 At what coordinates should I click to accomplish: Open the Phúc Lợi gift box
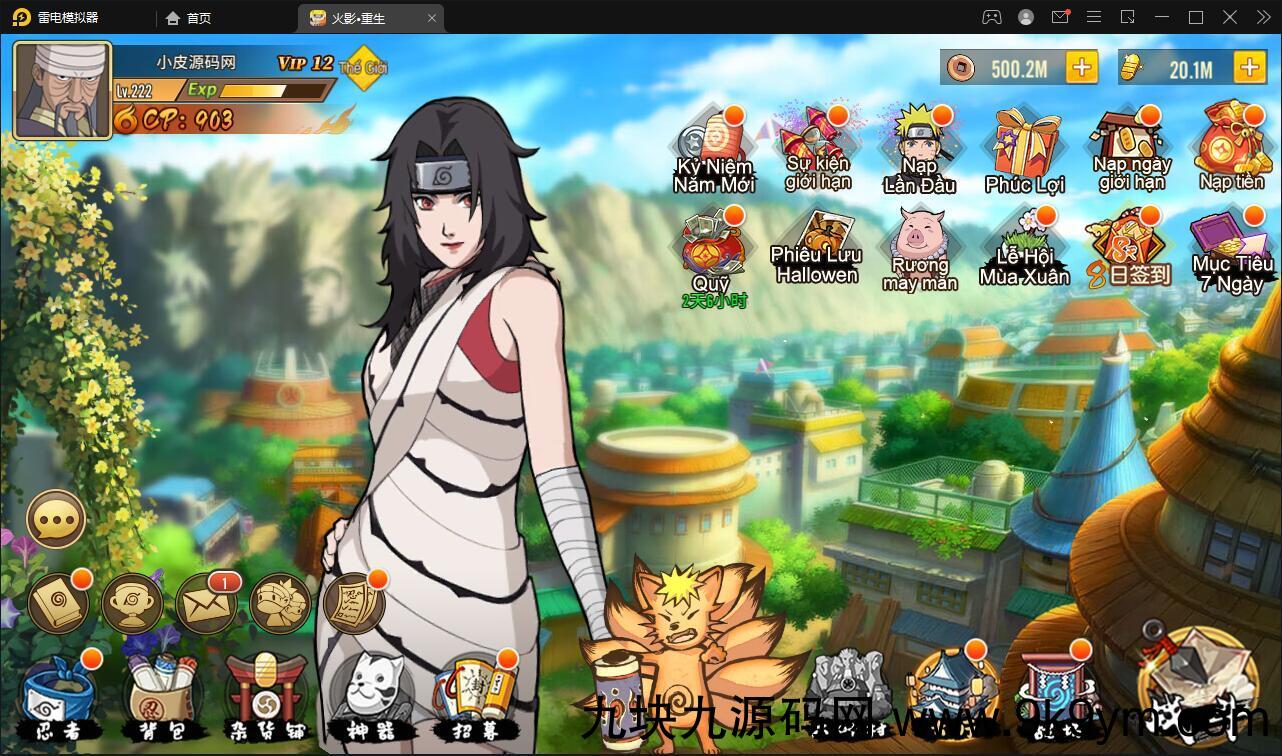tap(1025, 152)
